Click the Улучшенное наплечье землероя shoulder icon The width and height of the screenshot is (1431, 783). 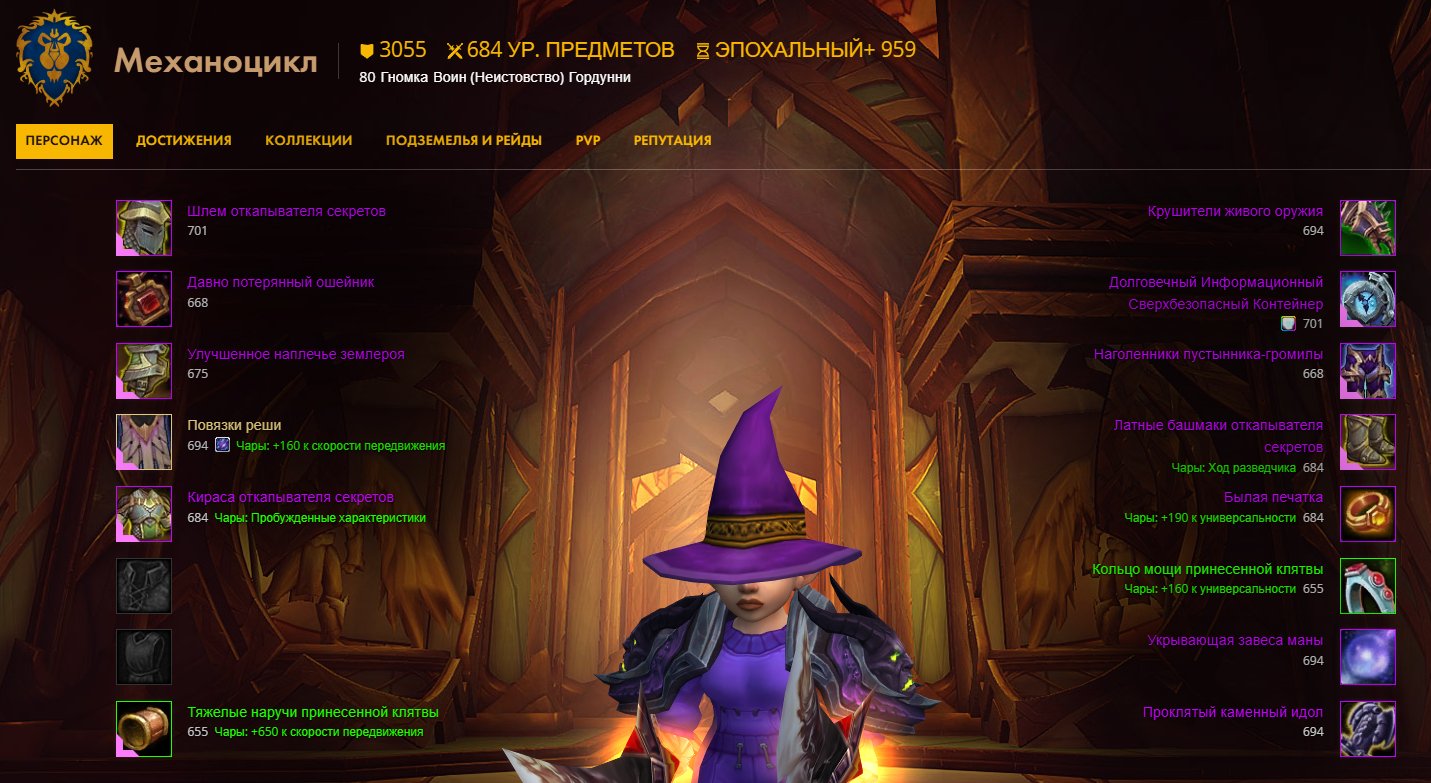(x=144, y=369)
